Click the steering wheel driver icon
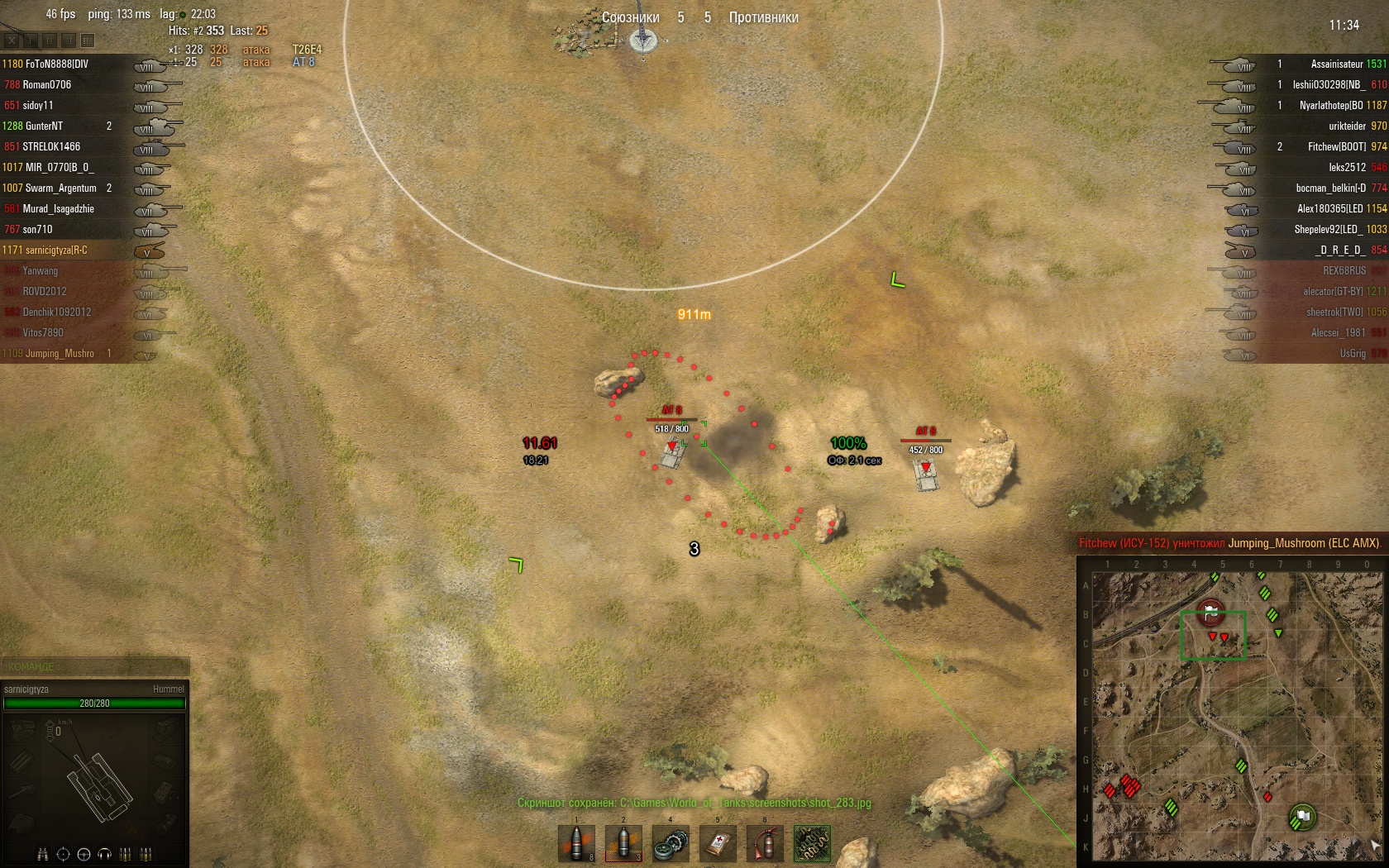The image size is (1389, 868). (x=84, y=854)
